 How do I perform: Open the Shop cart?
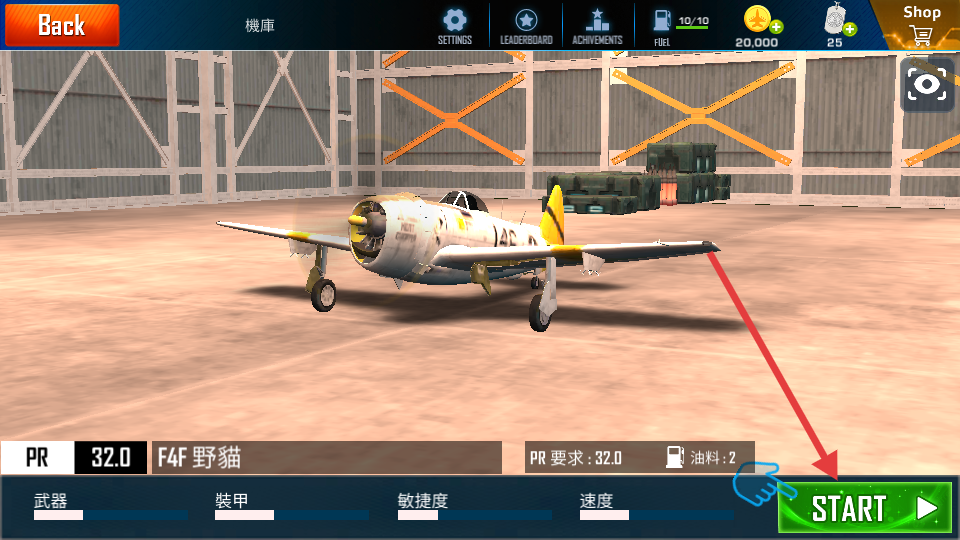click(x=921, y=34)
